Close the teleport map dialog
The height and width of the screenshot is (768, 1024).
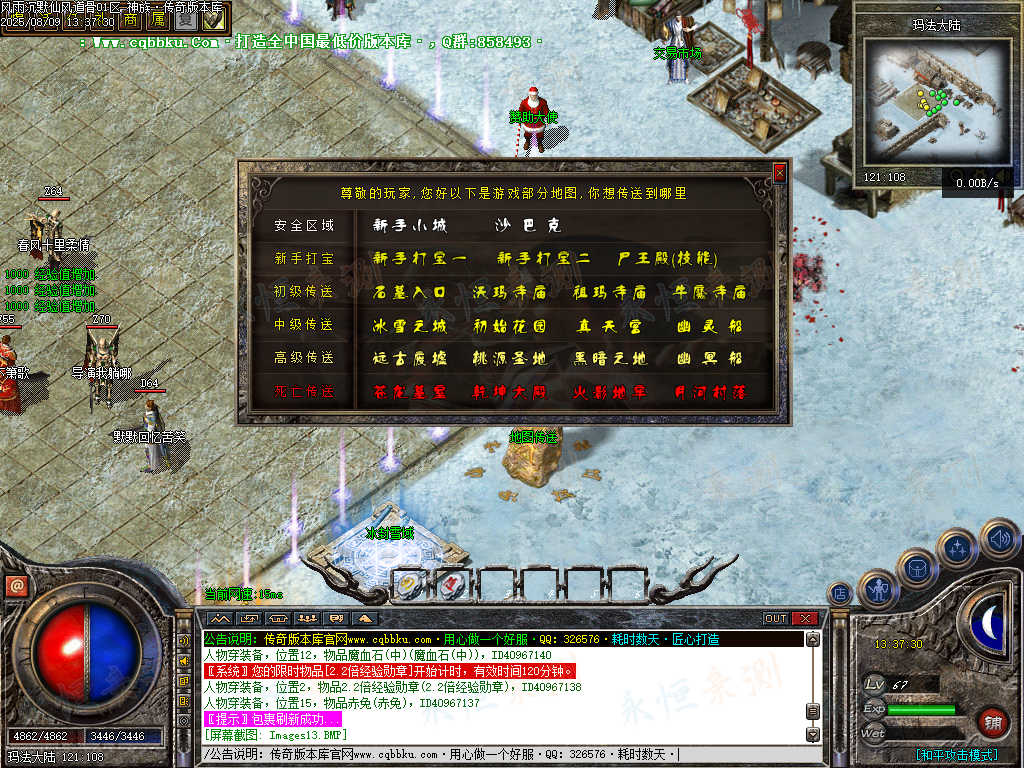780,173
